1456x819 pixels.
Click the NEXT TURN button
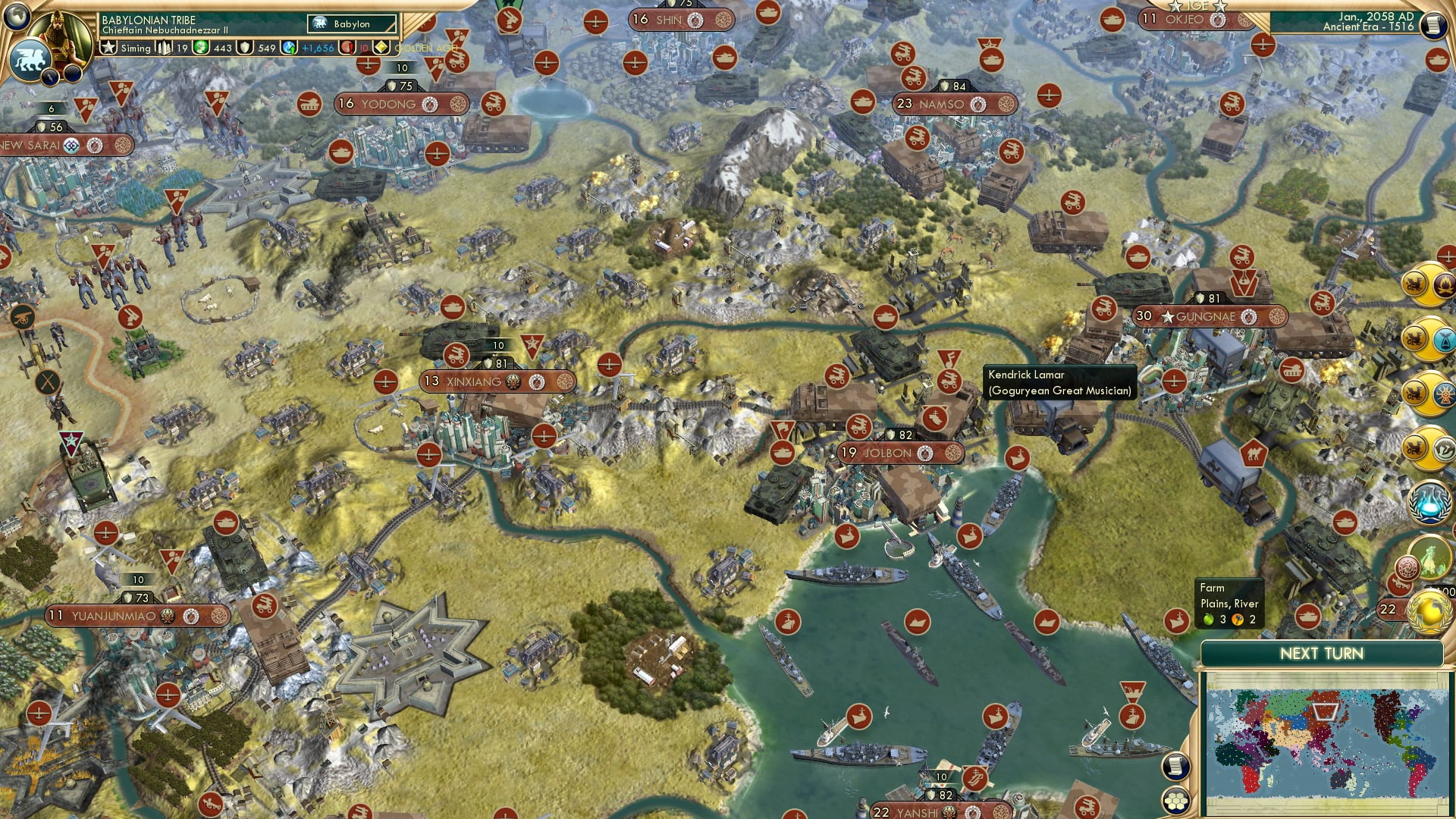[1322, 652]
